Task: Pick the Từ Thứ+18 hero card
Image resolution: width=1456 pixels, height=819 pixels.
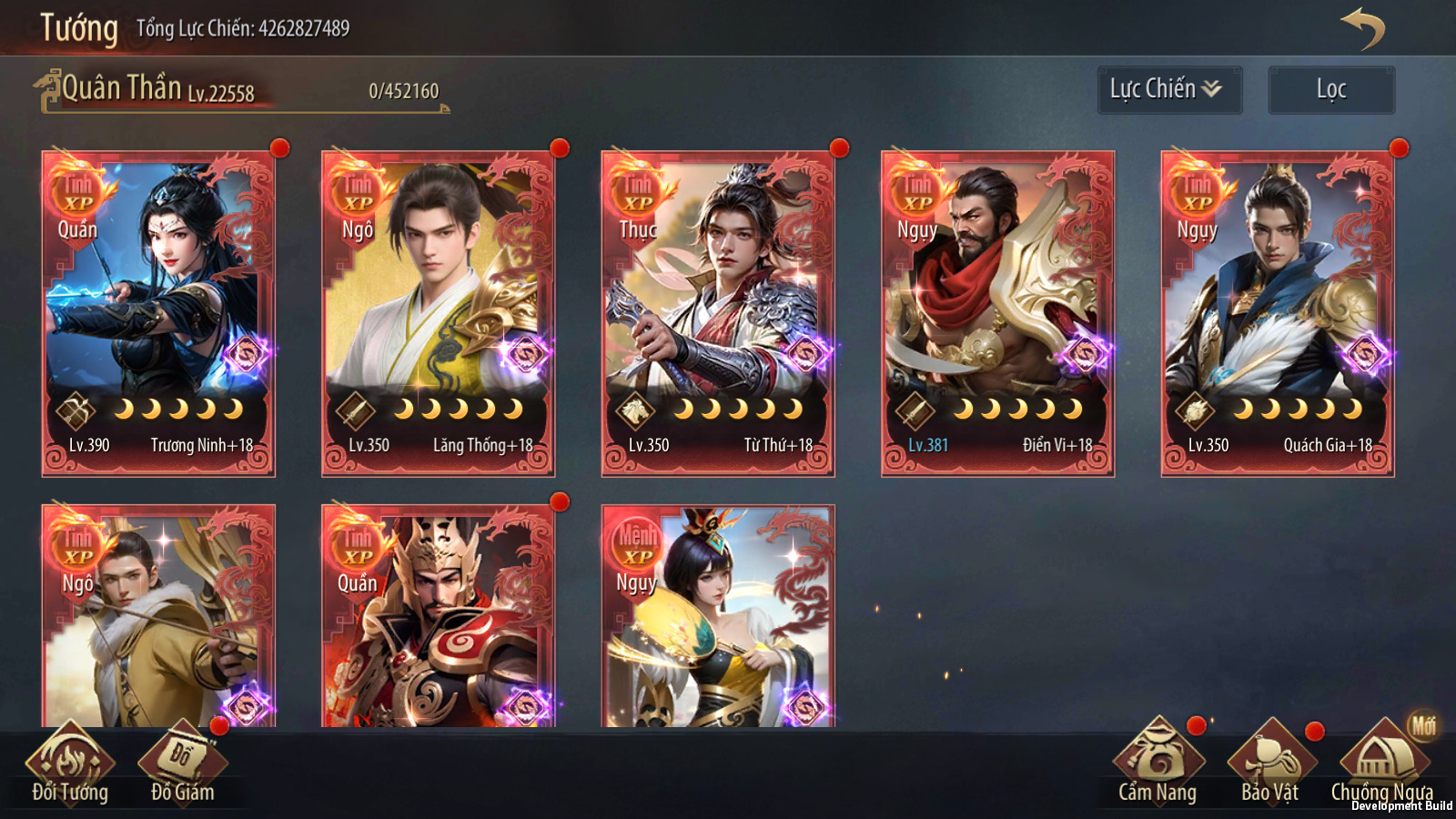Action: (718, 313)
